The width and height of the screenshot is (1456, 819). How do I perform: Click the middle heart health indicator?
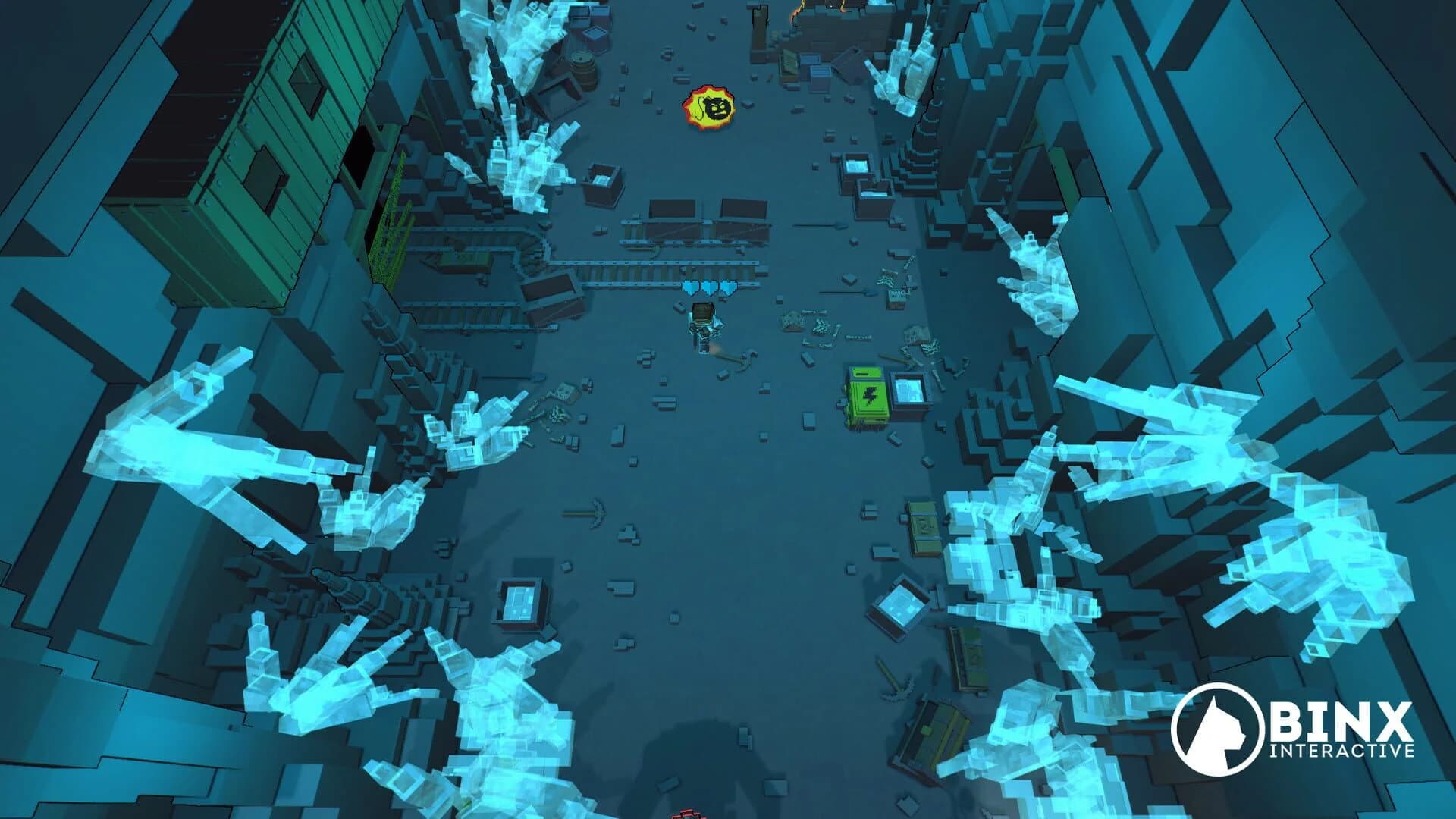(x=709, y=287)
